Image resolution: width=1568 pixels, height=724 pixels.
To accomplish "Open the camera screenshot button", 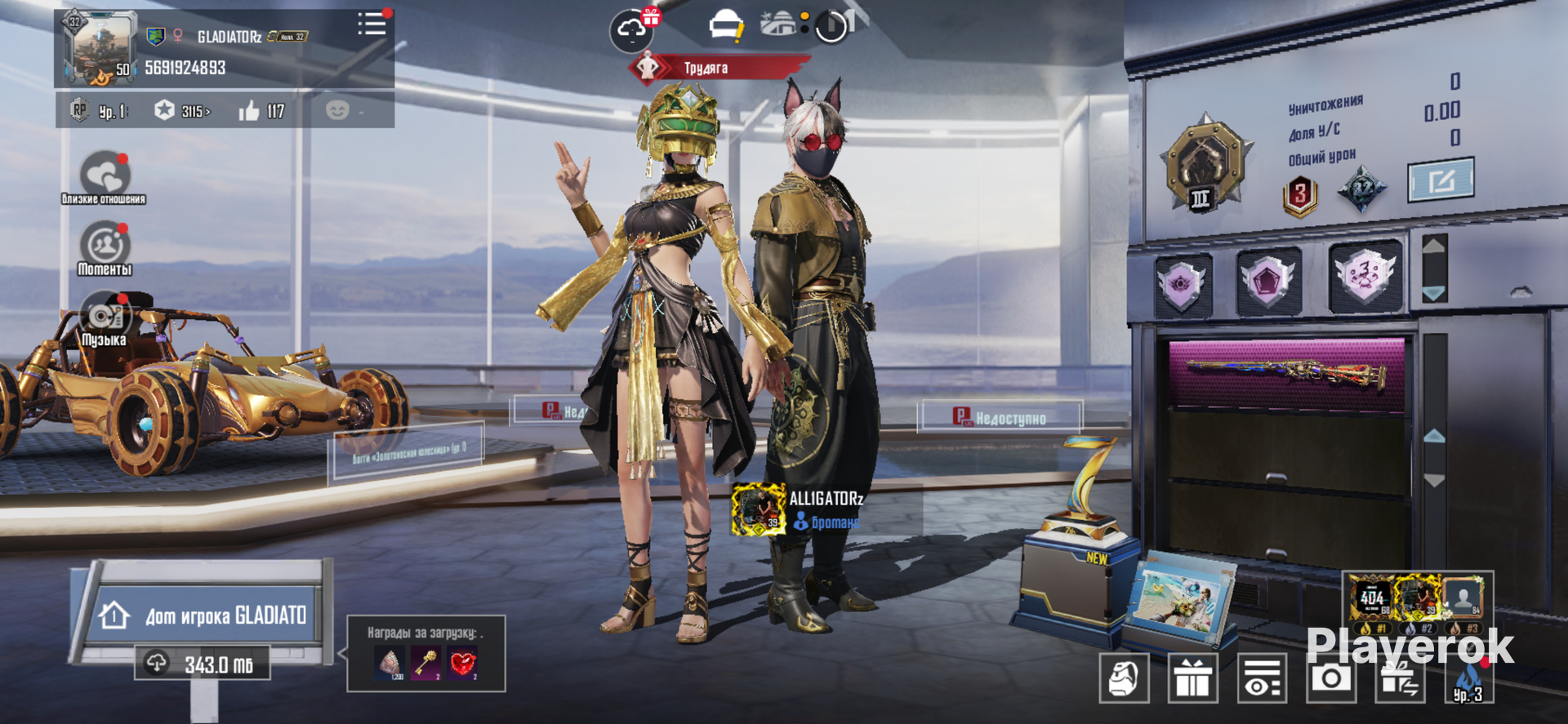I will click(1331, 678).
